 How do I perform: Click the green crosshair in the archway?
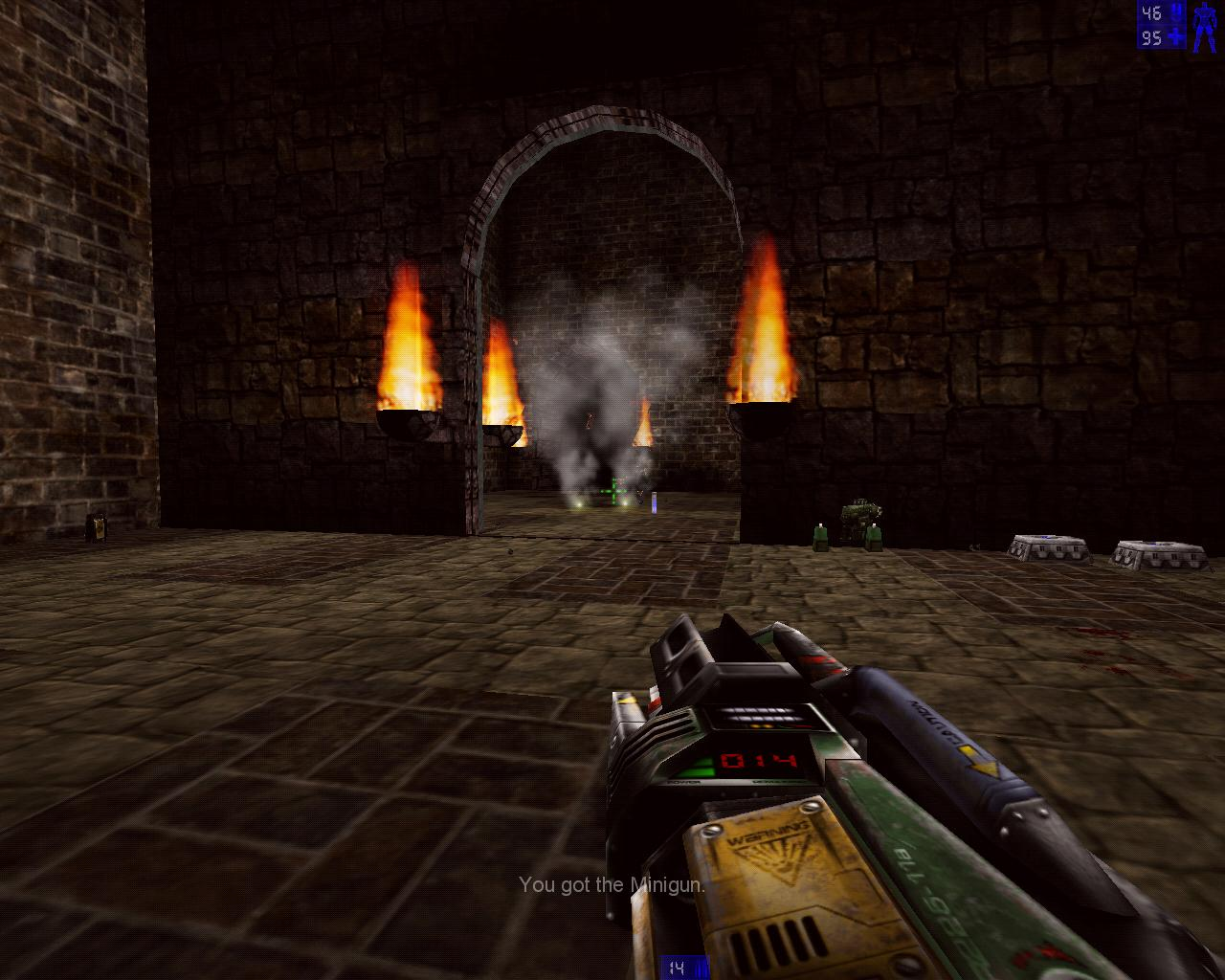(x=612, y=491)
